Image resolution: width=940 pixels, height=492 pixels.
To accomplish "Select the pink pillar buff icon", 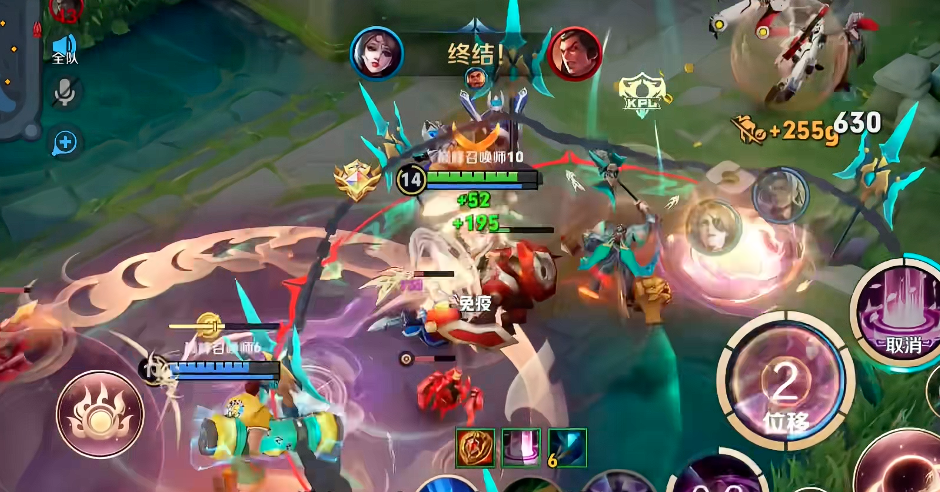I will (x=520, y=447).
